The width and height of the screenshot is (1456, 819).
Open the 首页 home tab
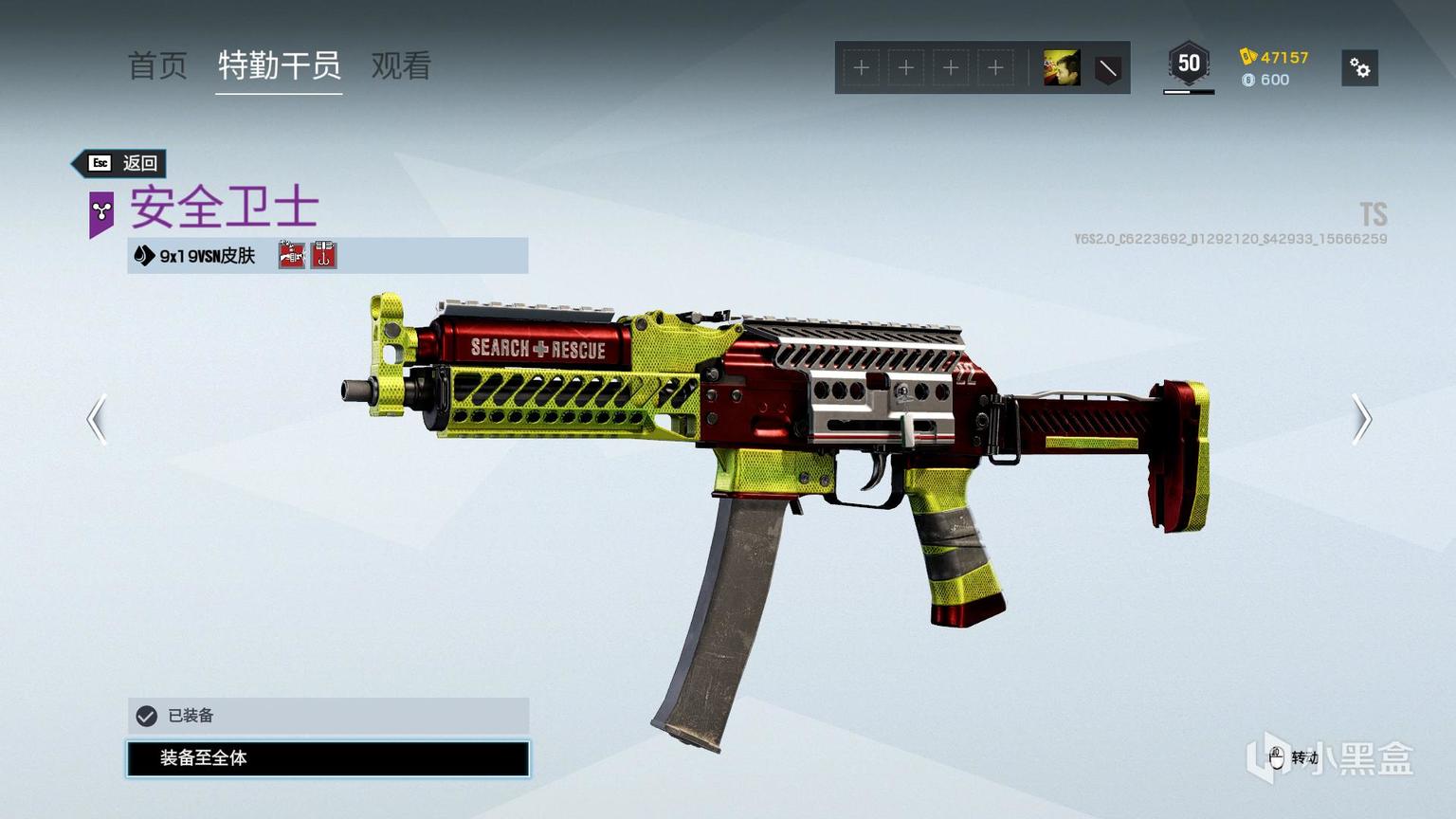coord(157,65)
